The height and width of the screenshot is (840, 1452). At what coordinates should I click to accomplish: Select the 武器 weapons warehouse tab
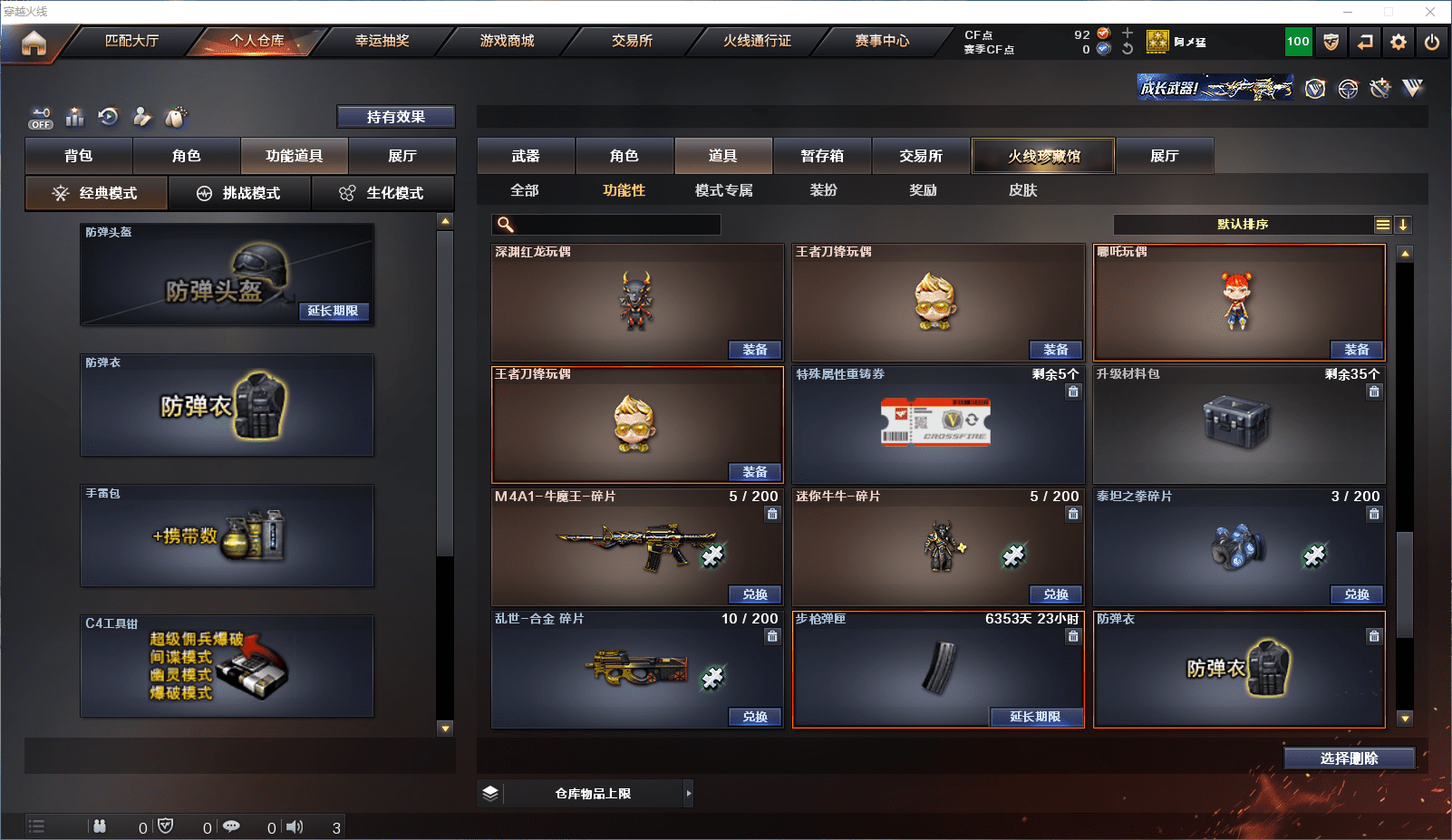[x=526, y=156]
